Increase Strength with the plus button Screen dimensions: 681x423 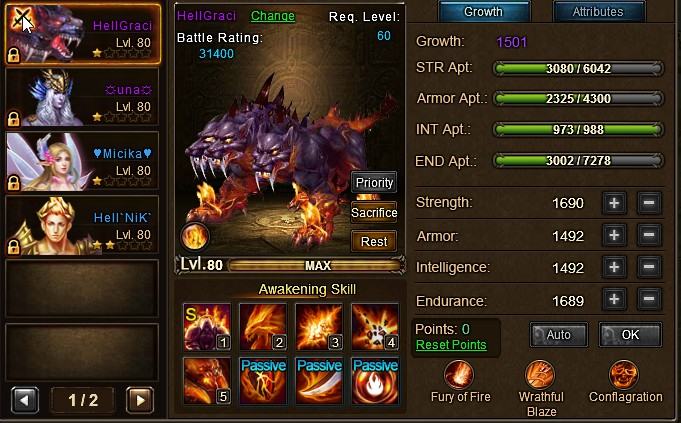(x=614, y=203)
